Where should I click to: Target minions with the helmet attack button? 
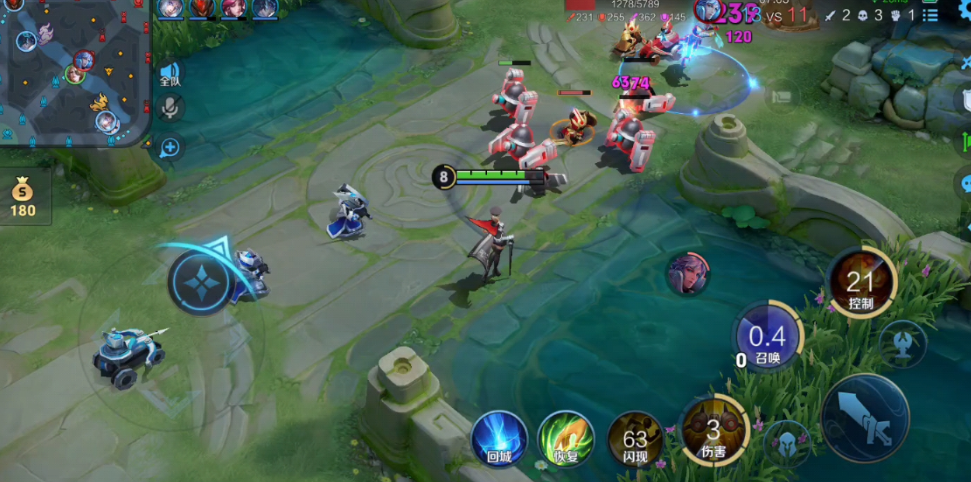787,441
